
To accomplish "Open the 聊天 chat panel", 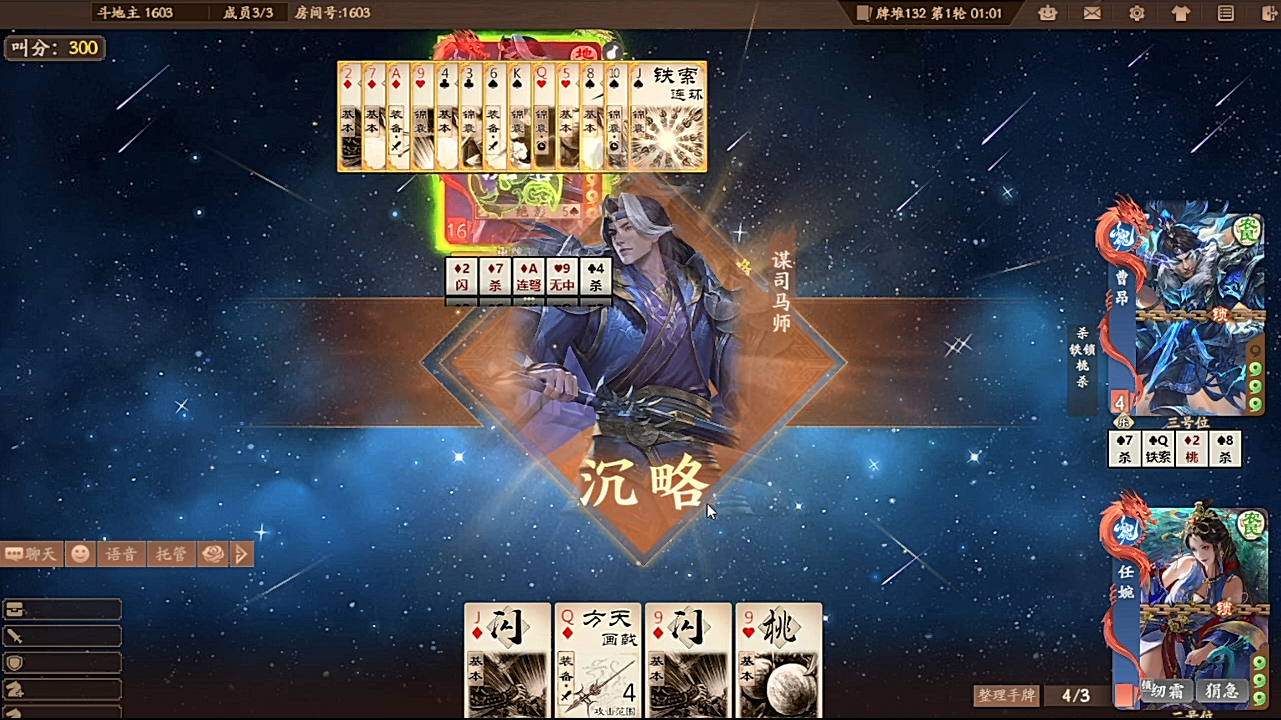I will coord(32,554).
